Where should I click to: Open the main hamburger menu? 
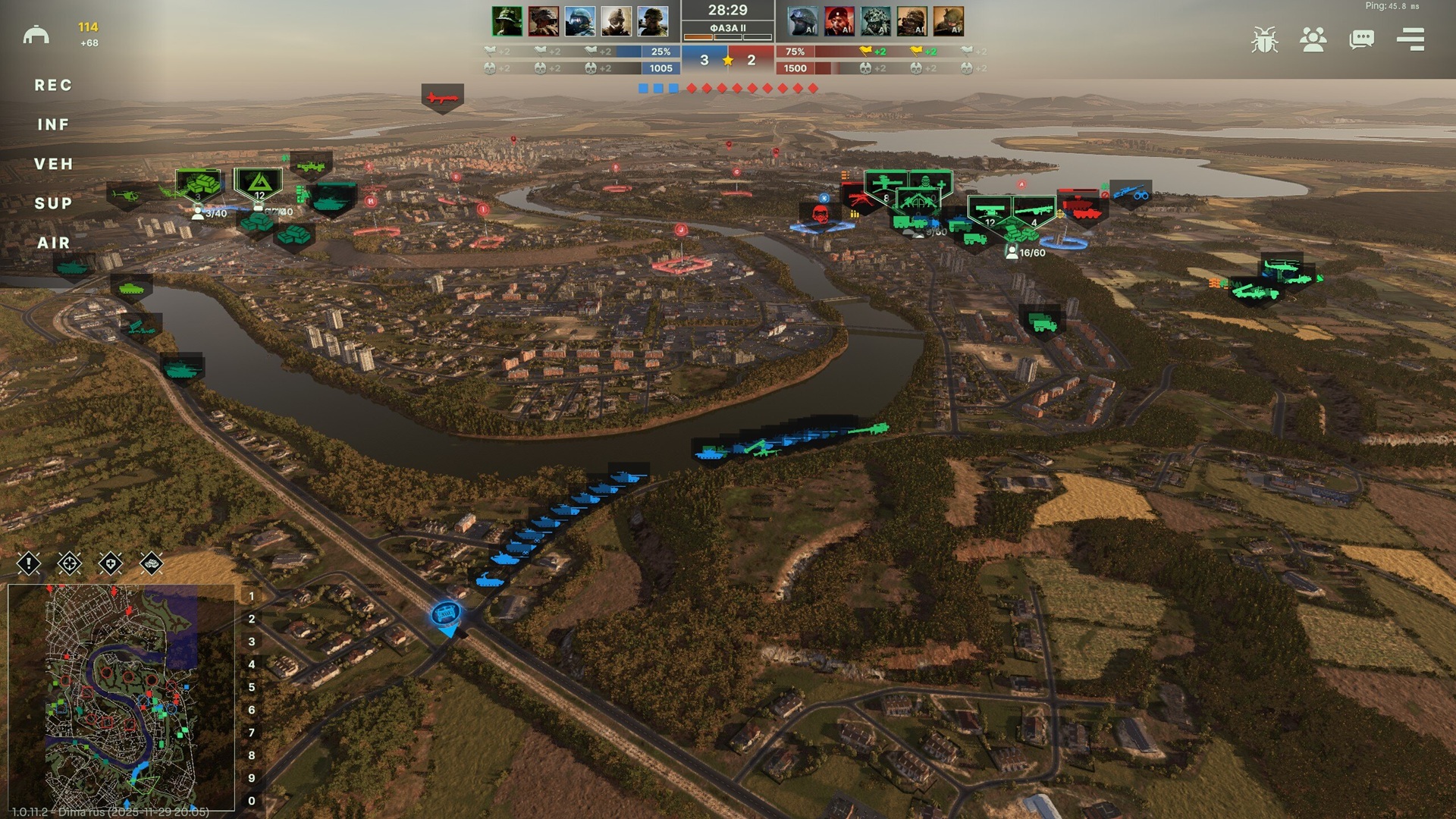(x=1410, y=39)
